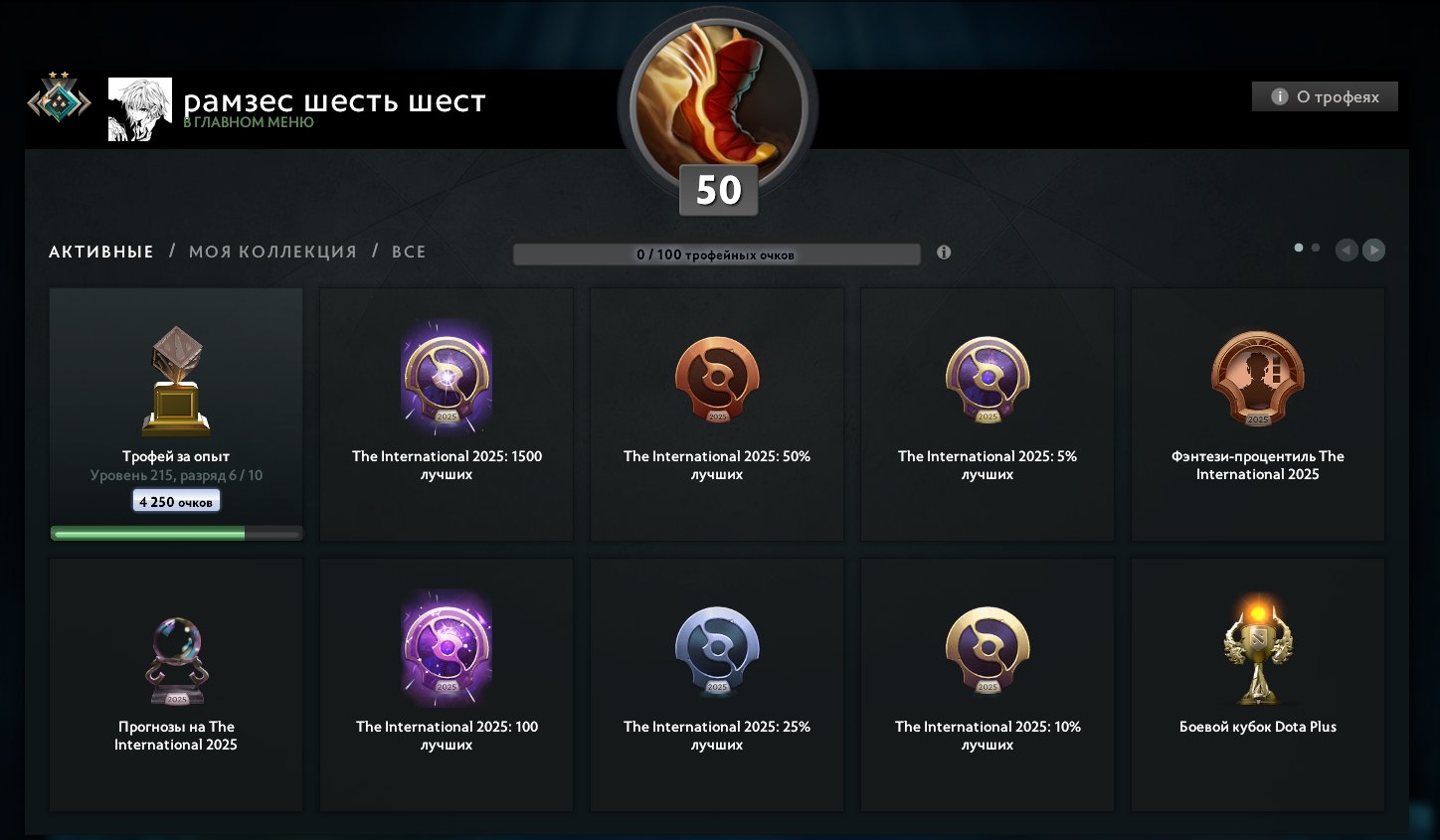Open the Боевой кубок Dota Plus trophy
The height and width of the screenshot is (840, 1440).
1257,651
